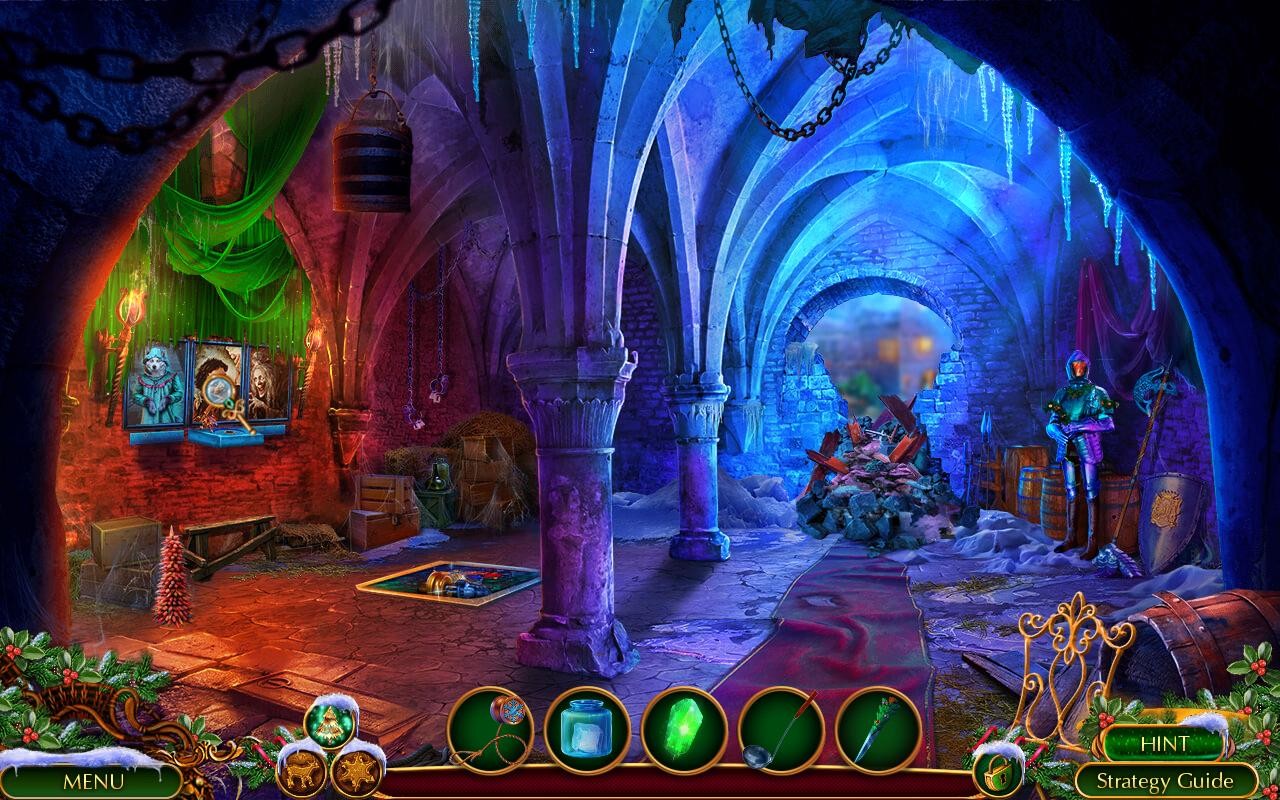
Task: Open the Strategy Guide
Action: [x=1169, y=778]
